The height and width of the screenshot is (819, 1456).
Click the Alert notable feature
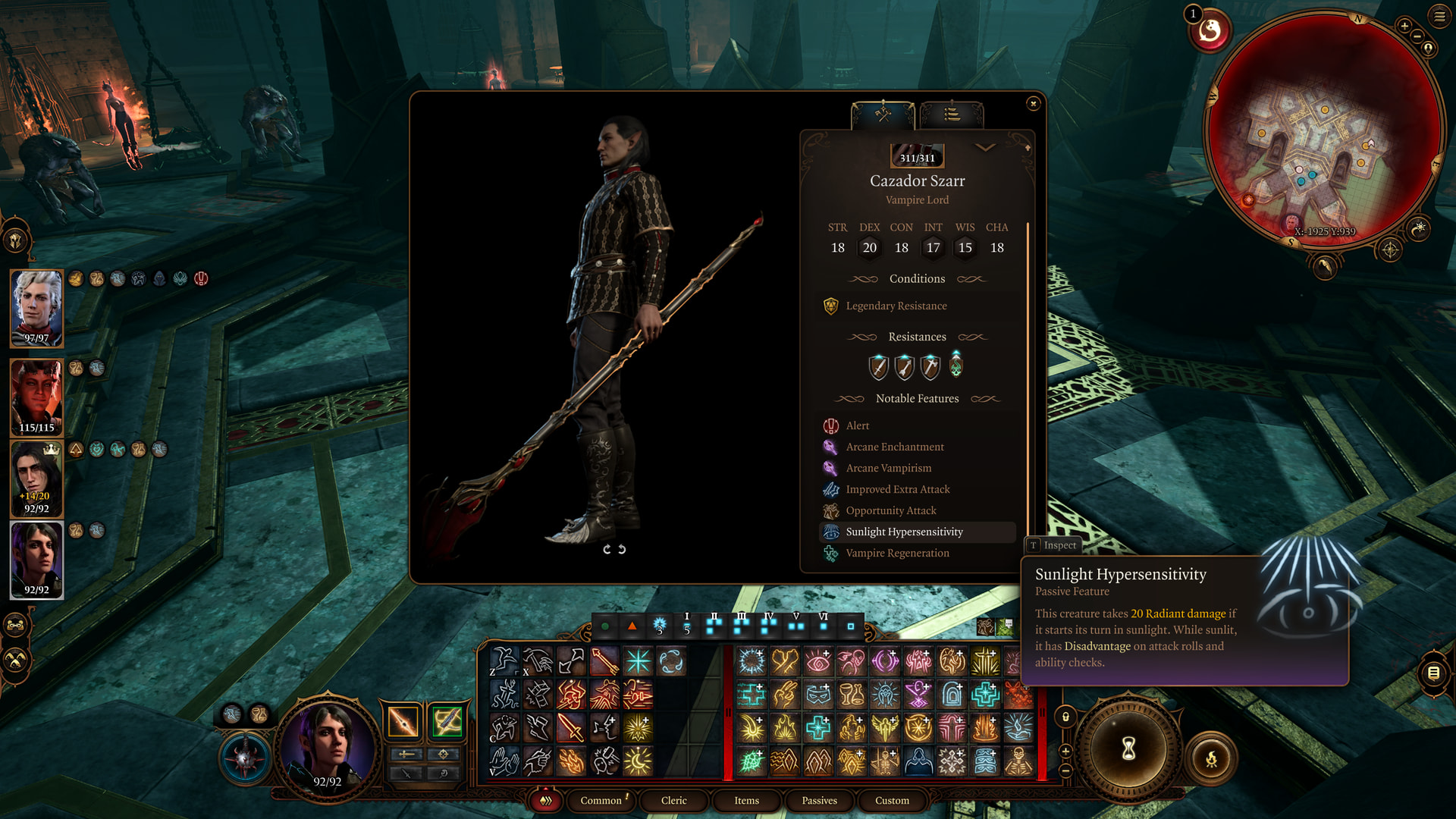857,426
